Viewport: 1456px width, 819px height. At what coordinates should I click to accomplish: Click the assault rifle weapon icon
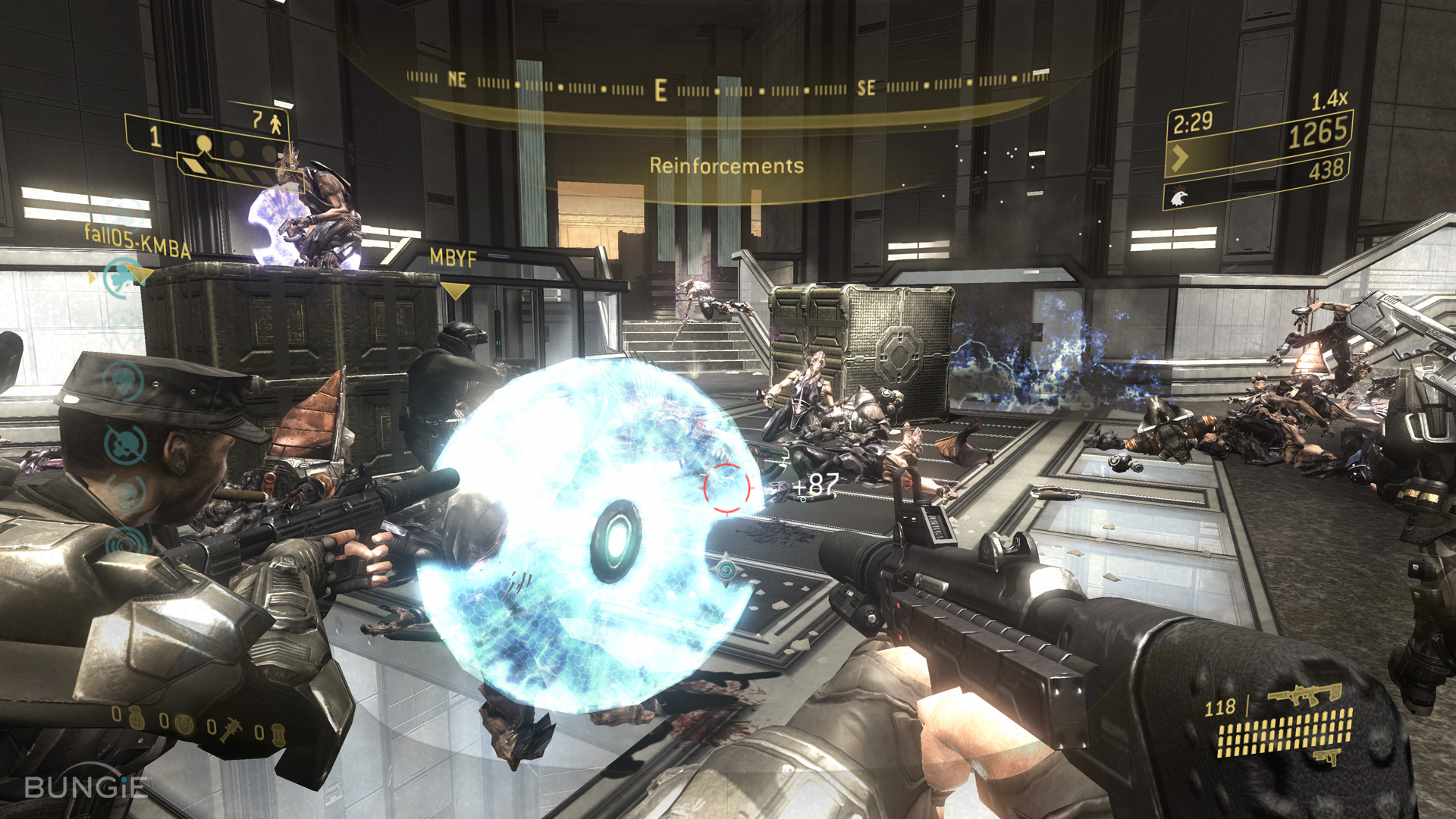point(1304,695)
